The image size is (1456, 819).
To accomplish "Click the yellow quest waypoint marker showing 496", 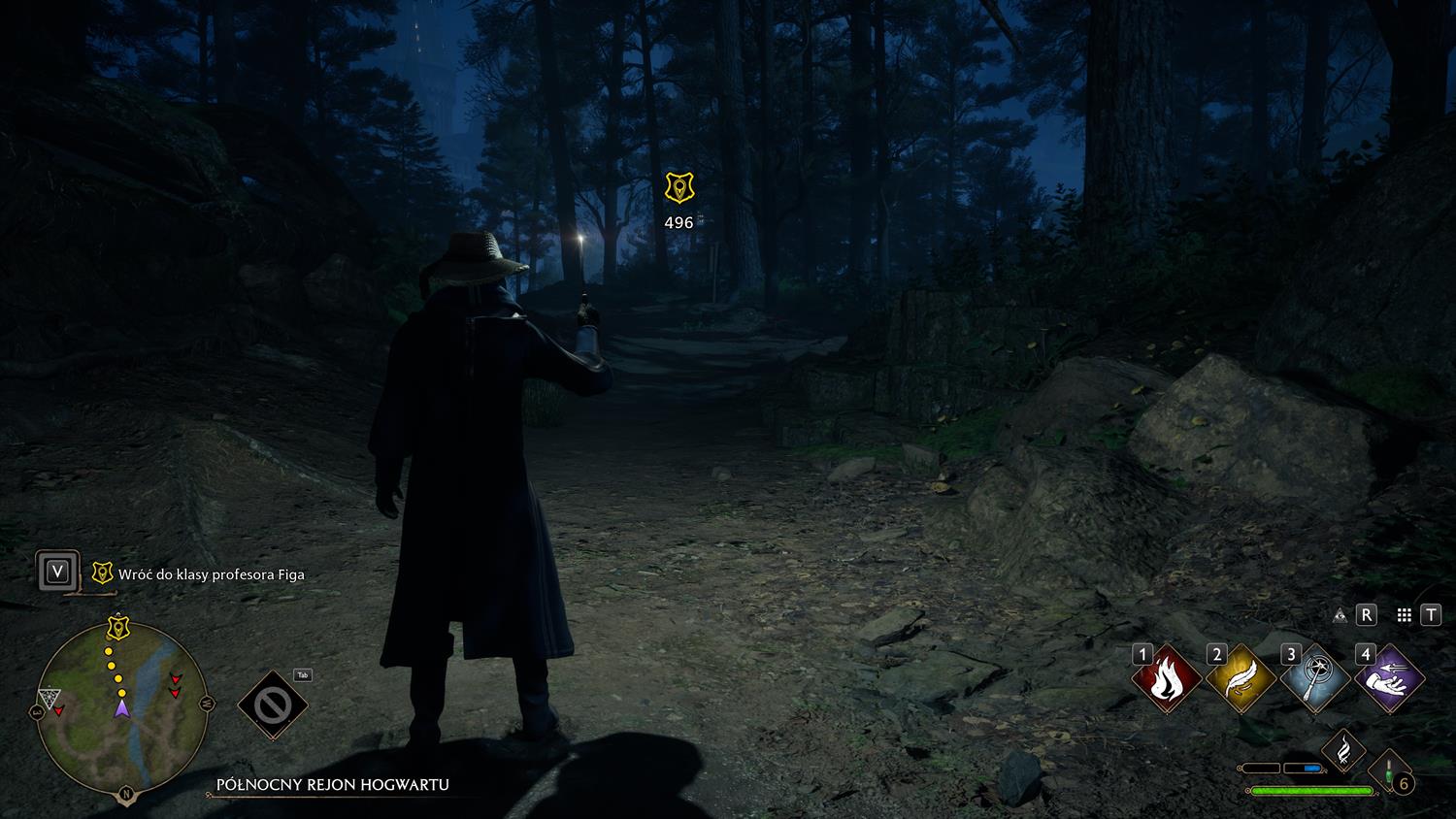I will tap(678, 188).
